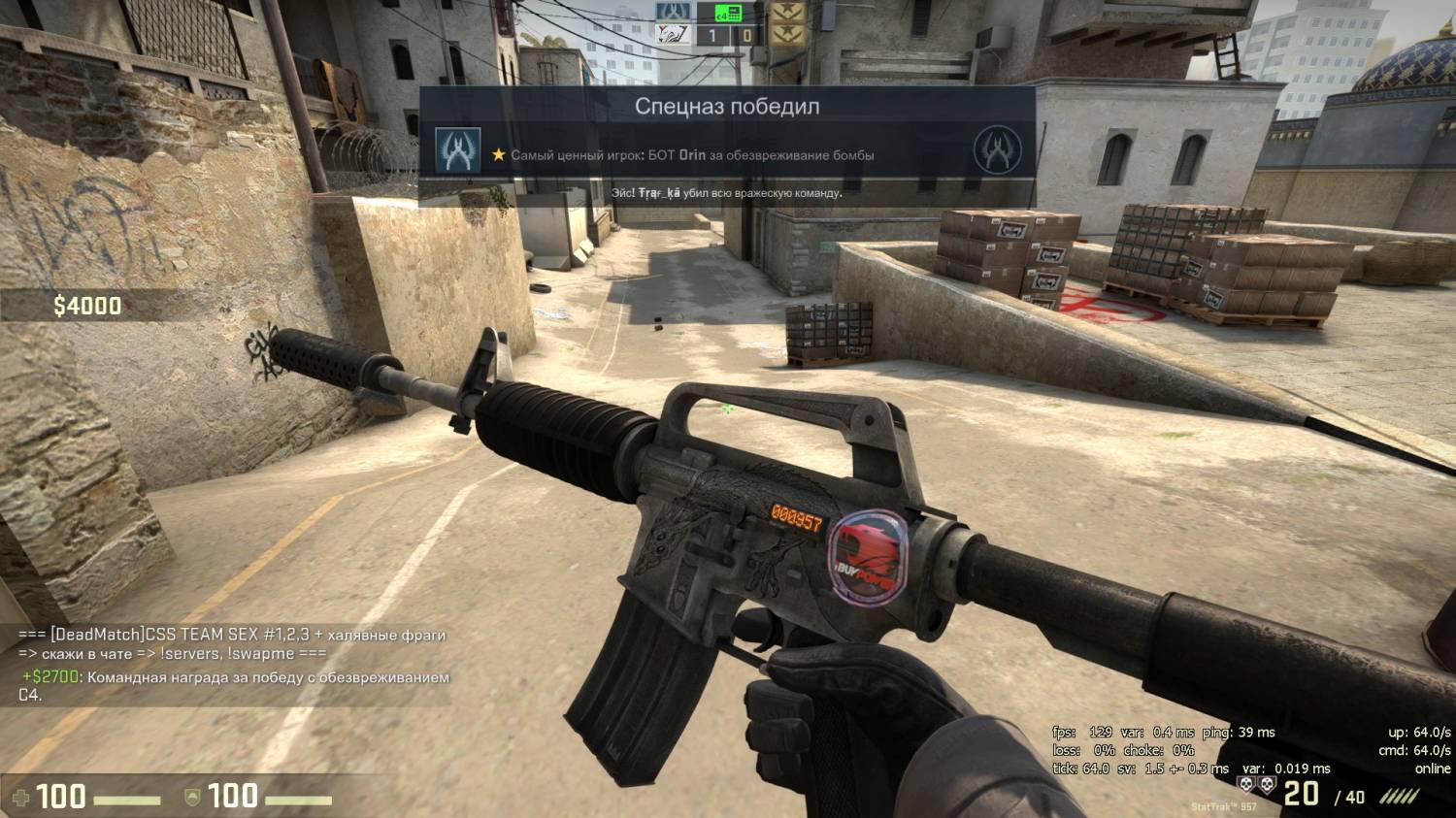
Task: Select the sketched-animal player avatar on the scoreboard
Action: 673,36
